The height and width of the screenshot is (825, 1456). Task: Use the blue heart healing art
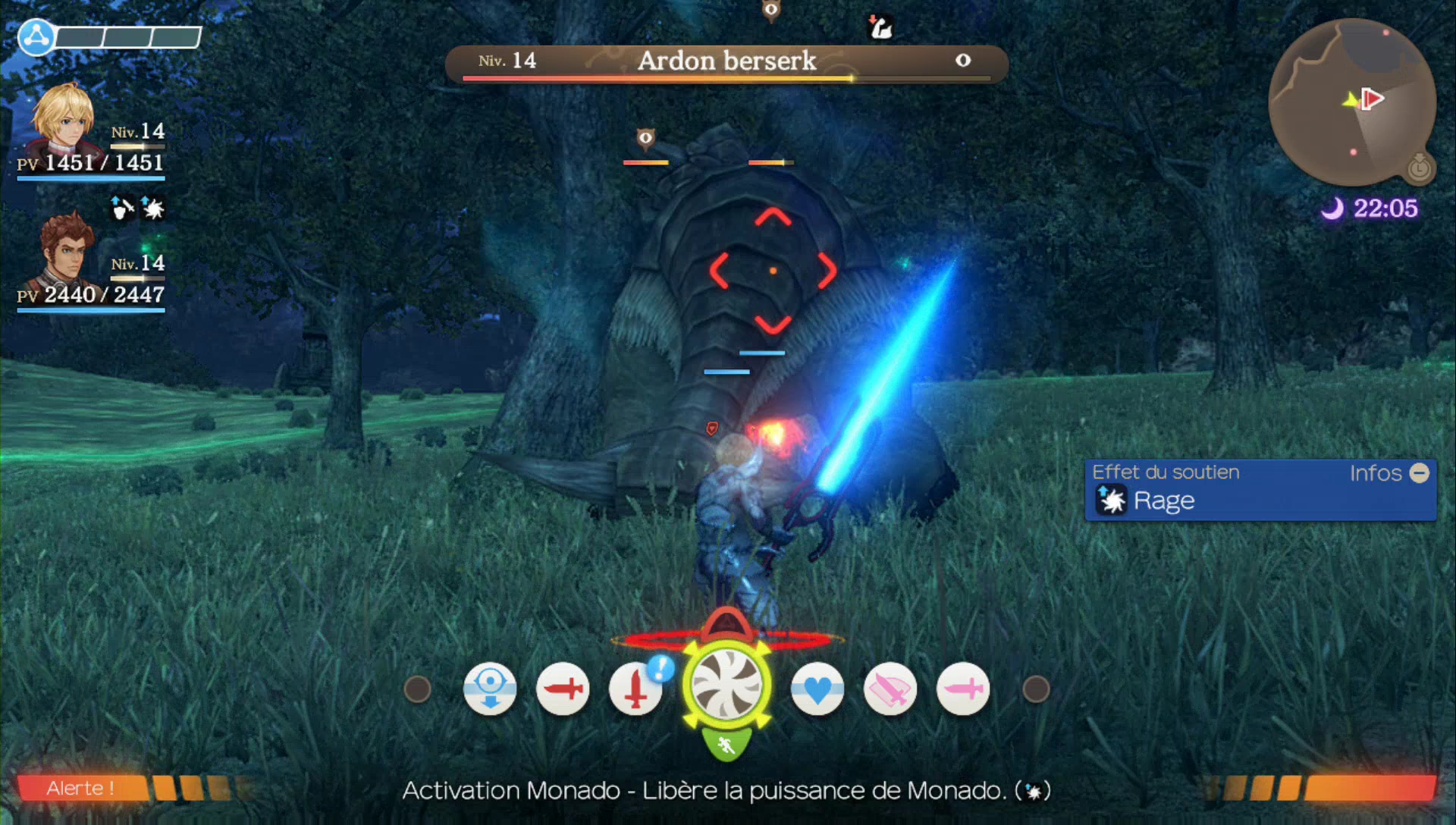(817, 689)
